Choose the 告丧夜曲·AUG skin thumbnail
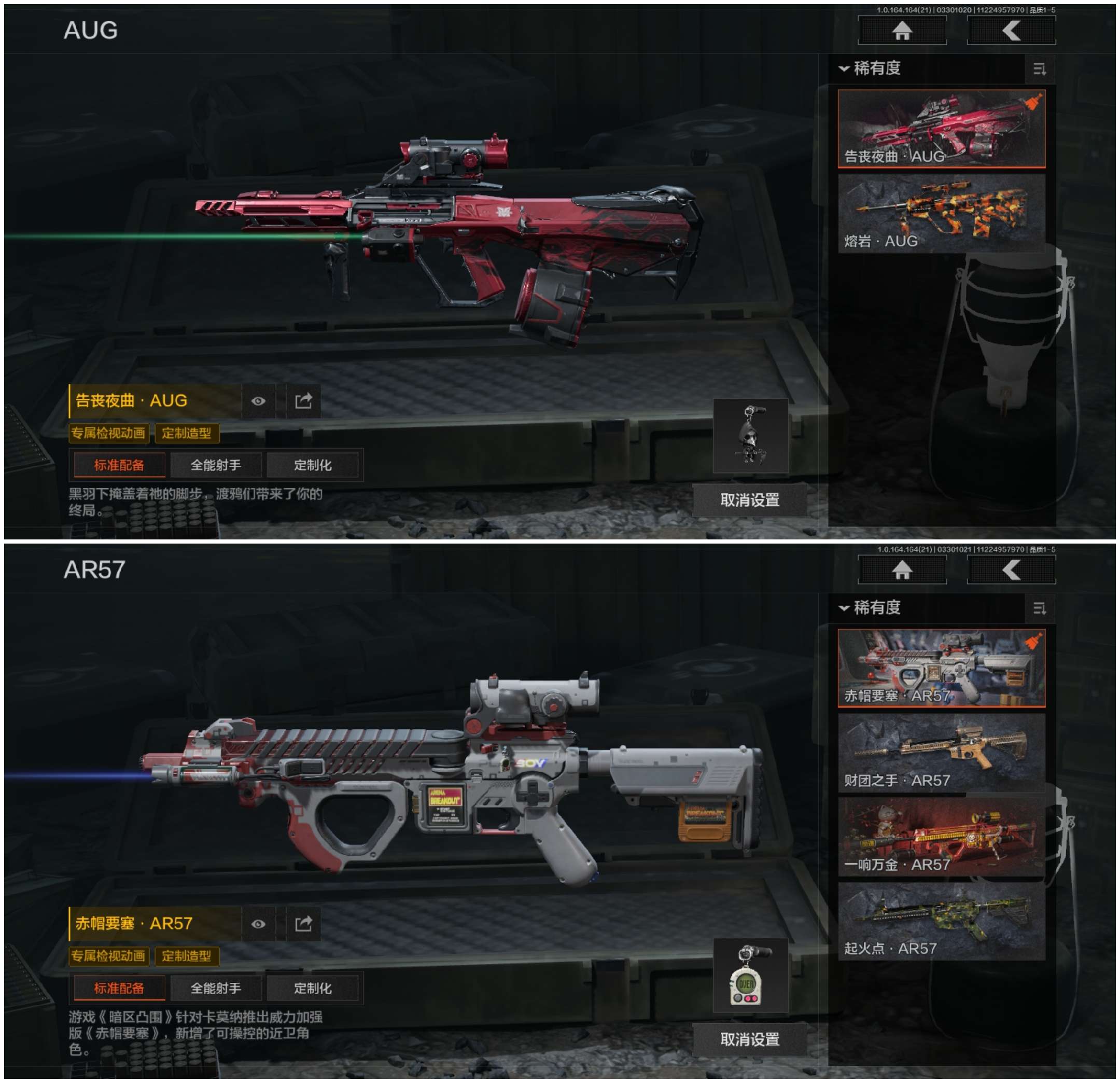 (x=941, y=128)
